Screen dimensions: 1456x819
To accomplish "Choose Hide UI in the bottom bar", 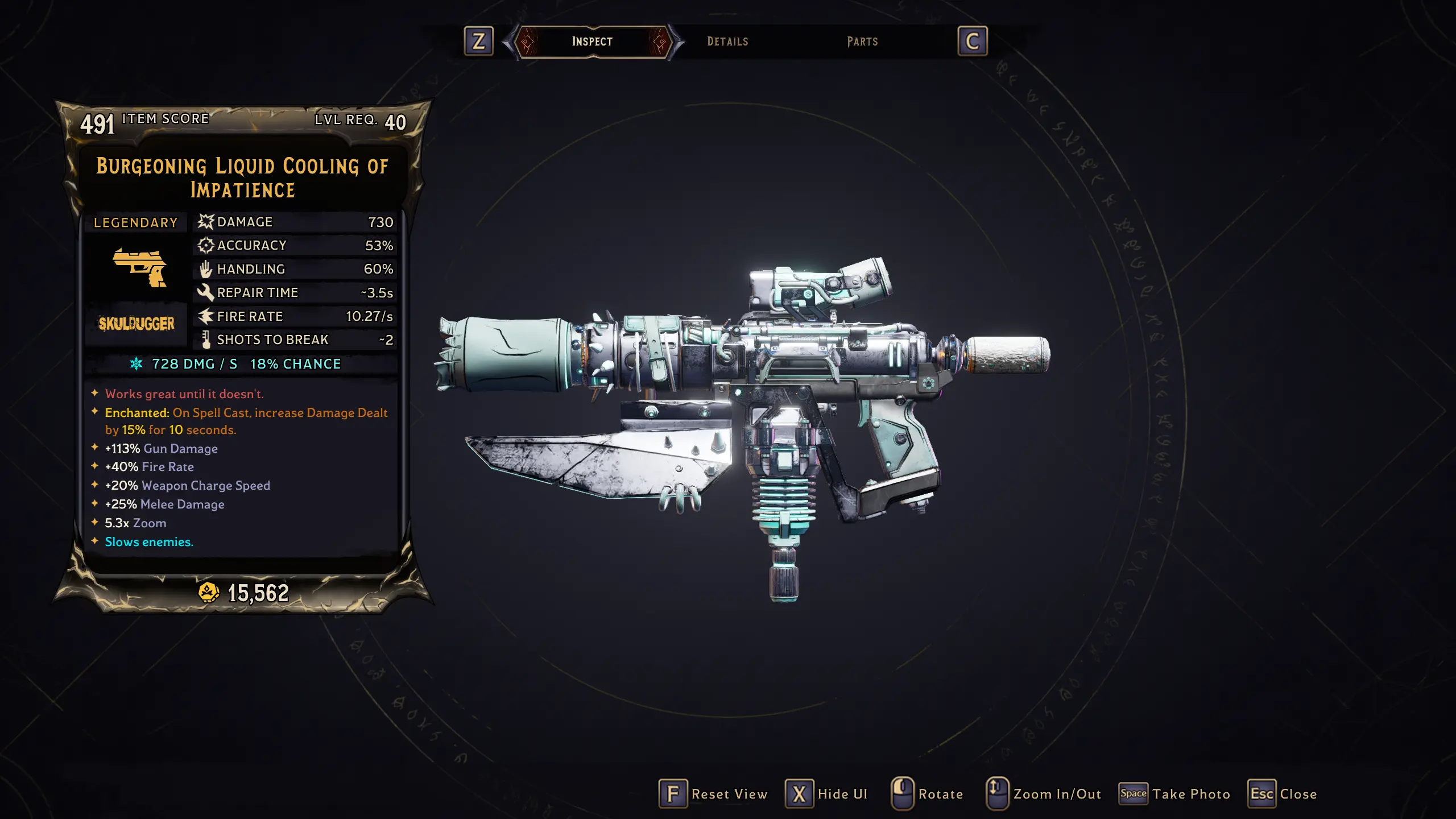I will (827, 794).
